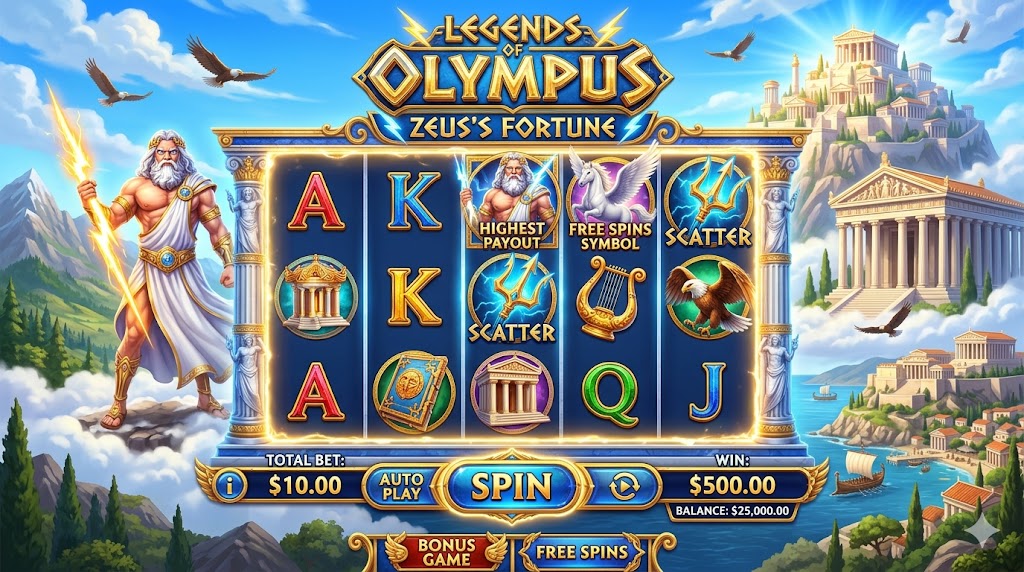Click the circular turbo spin icon

click(624, 487)
